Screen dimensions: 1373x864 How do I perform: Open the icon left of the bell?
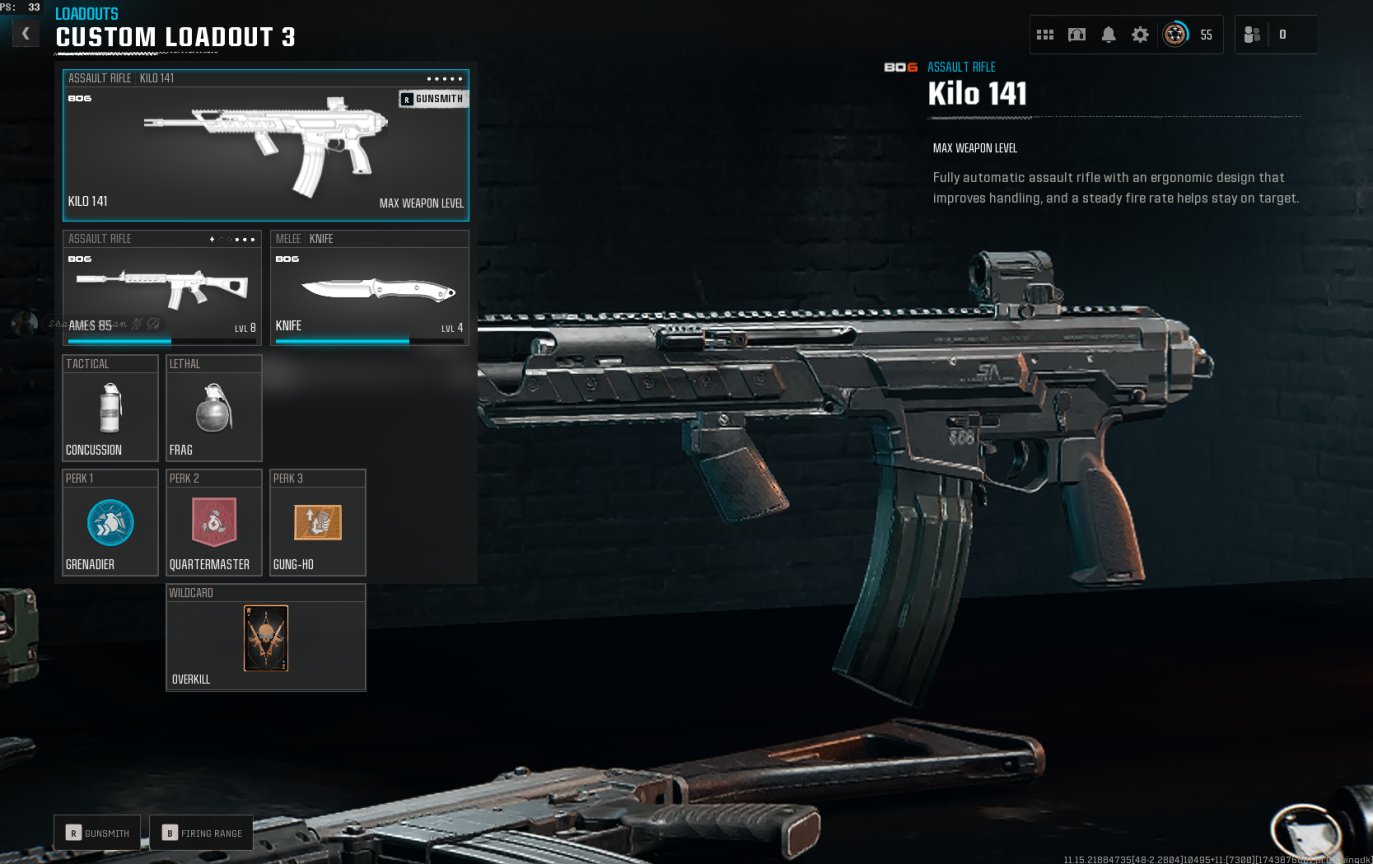click(1077, 35)
